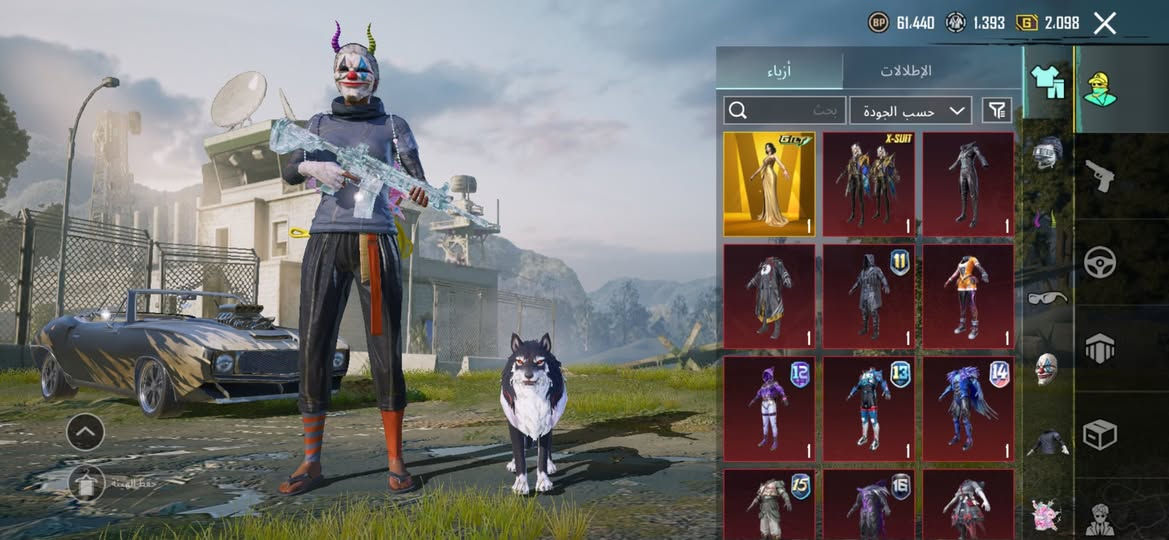
Task: Open the helmet headgear category
Action: (1047, 155)
